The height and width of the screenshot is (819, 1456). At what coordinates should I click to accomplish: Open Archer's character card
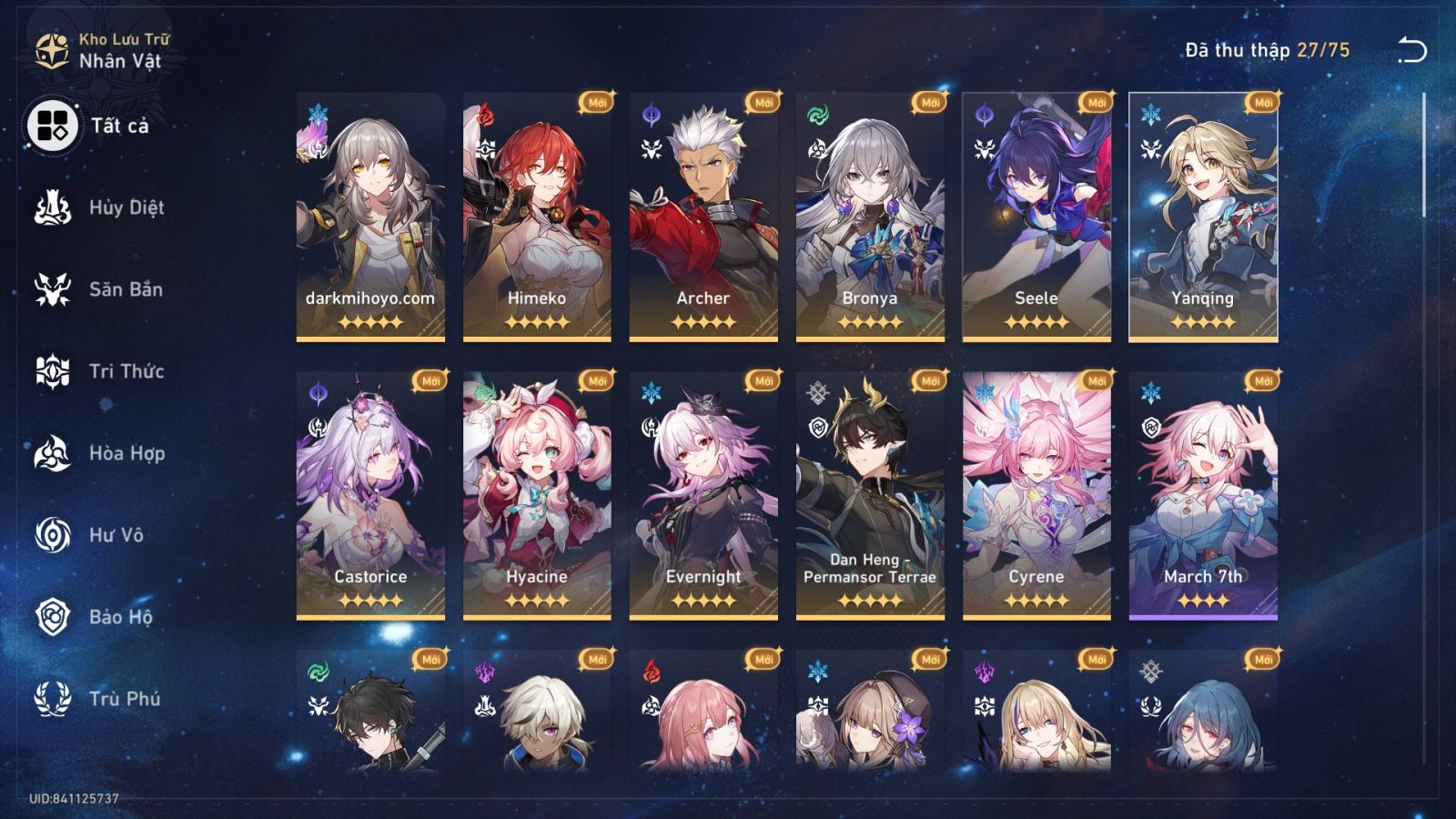point(701,216)
